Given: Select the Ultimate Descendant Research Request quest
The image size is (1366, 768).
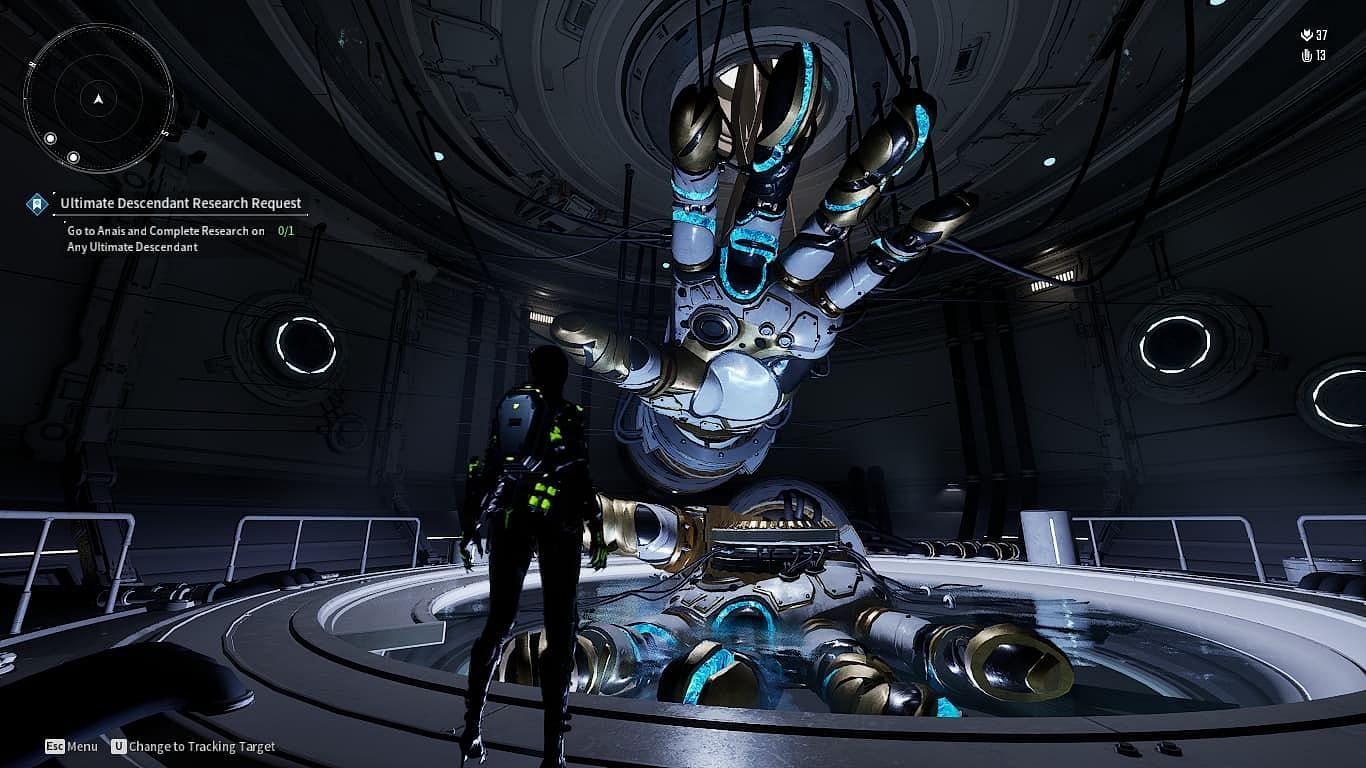Looking at the screenshot, I should point(180,203).
